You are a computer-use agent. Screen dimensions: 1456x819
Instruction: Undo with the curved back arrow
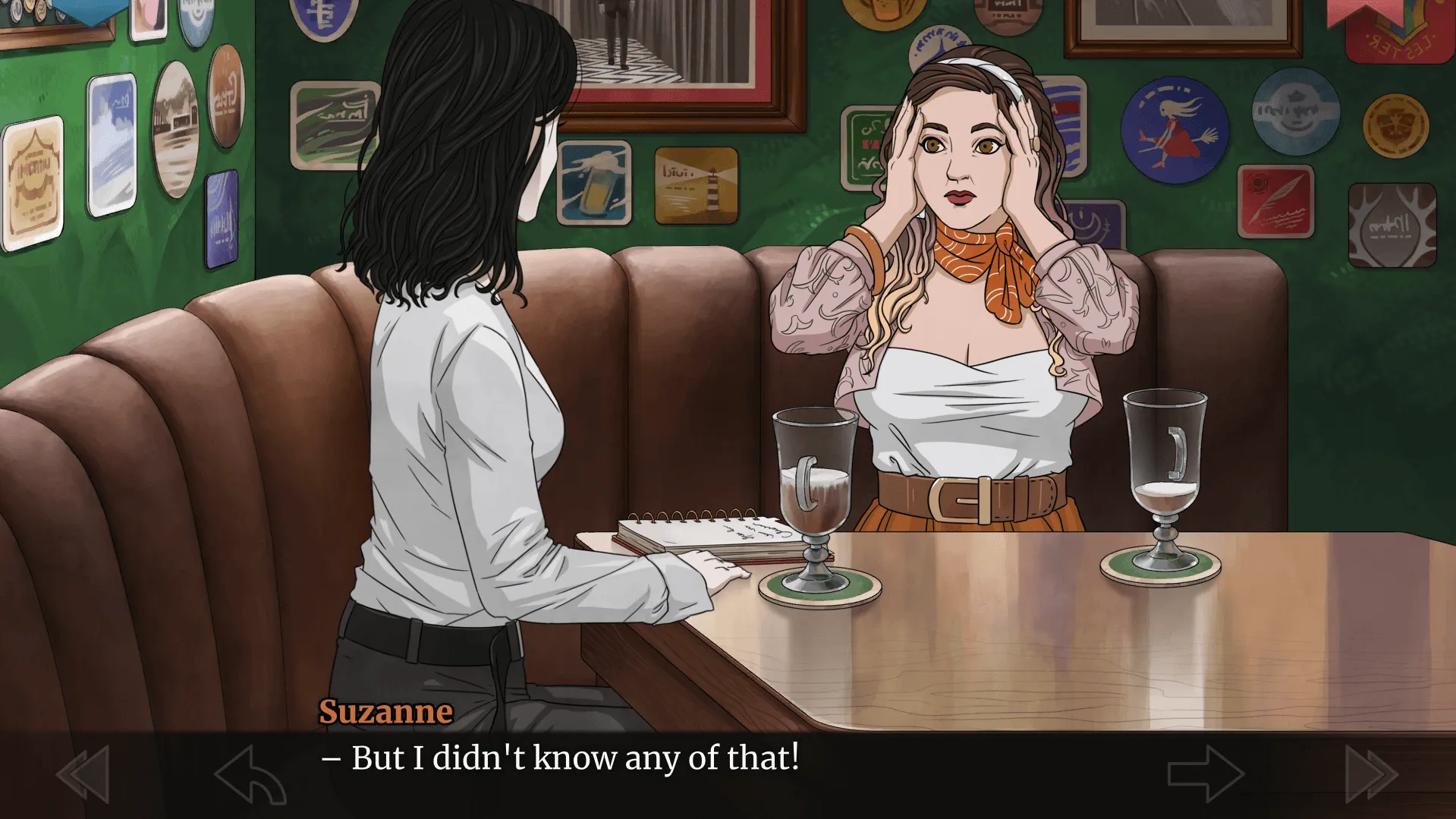click(250, 774)
